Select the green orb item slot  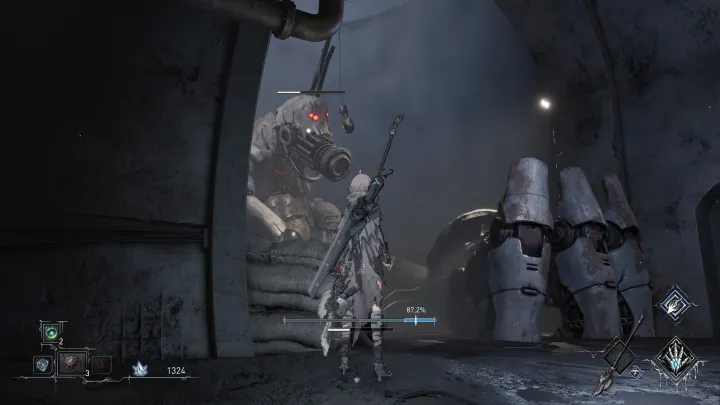(x=49, y=331)
